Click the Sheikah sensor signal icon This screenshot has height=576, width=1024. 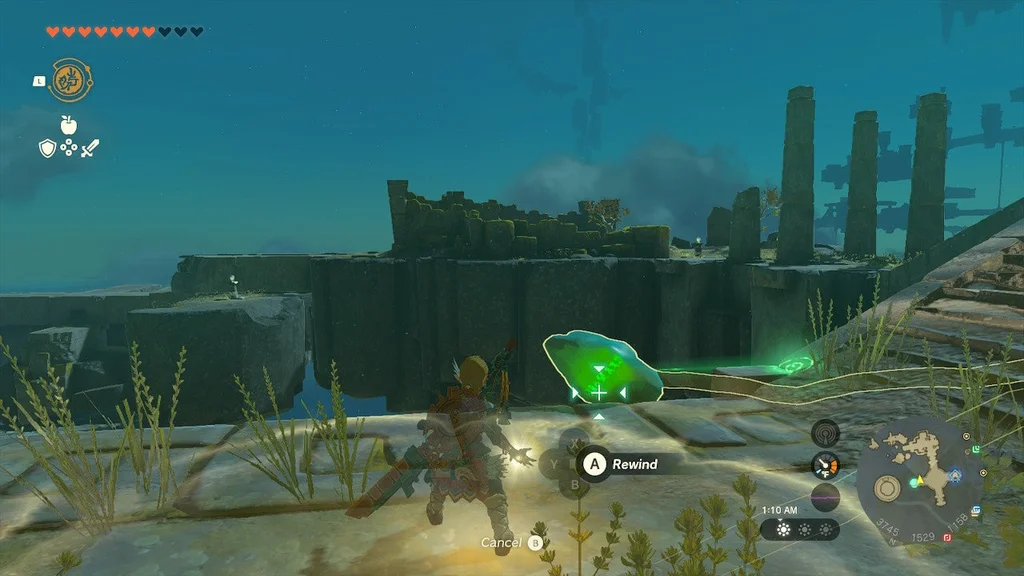pos(825,432)
